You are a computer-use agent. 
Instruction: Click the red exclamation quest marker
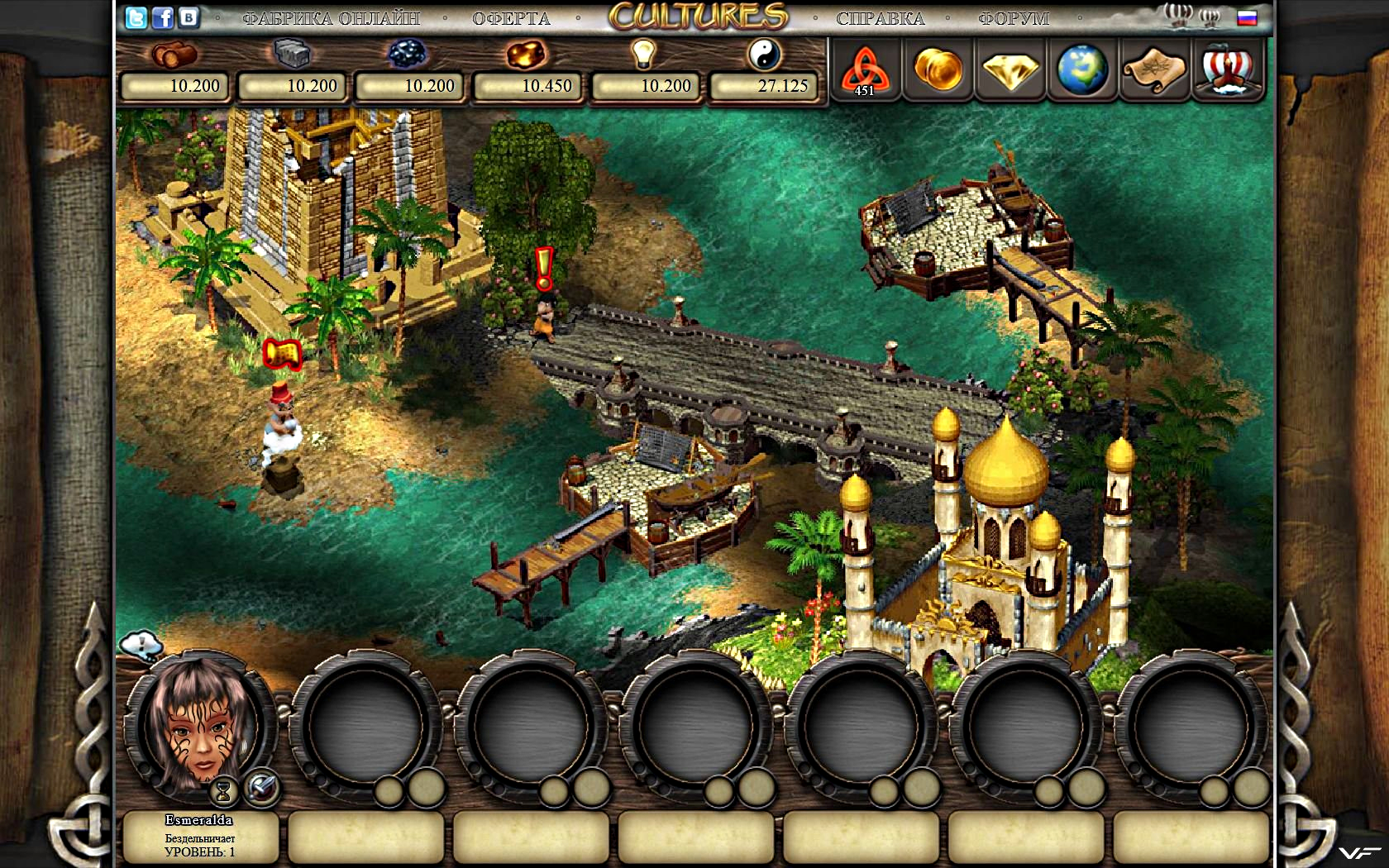pyautogui.click(x=543, y=269)
